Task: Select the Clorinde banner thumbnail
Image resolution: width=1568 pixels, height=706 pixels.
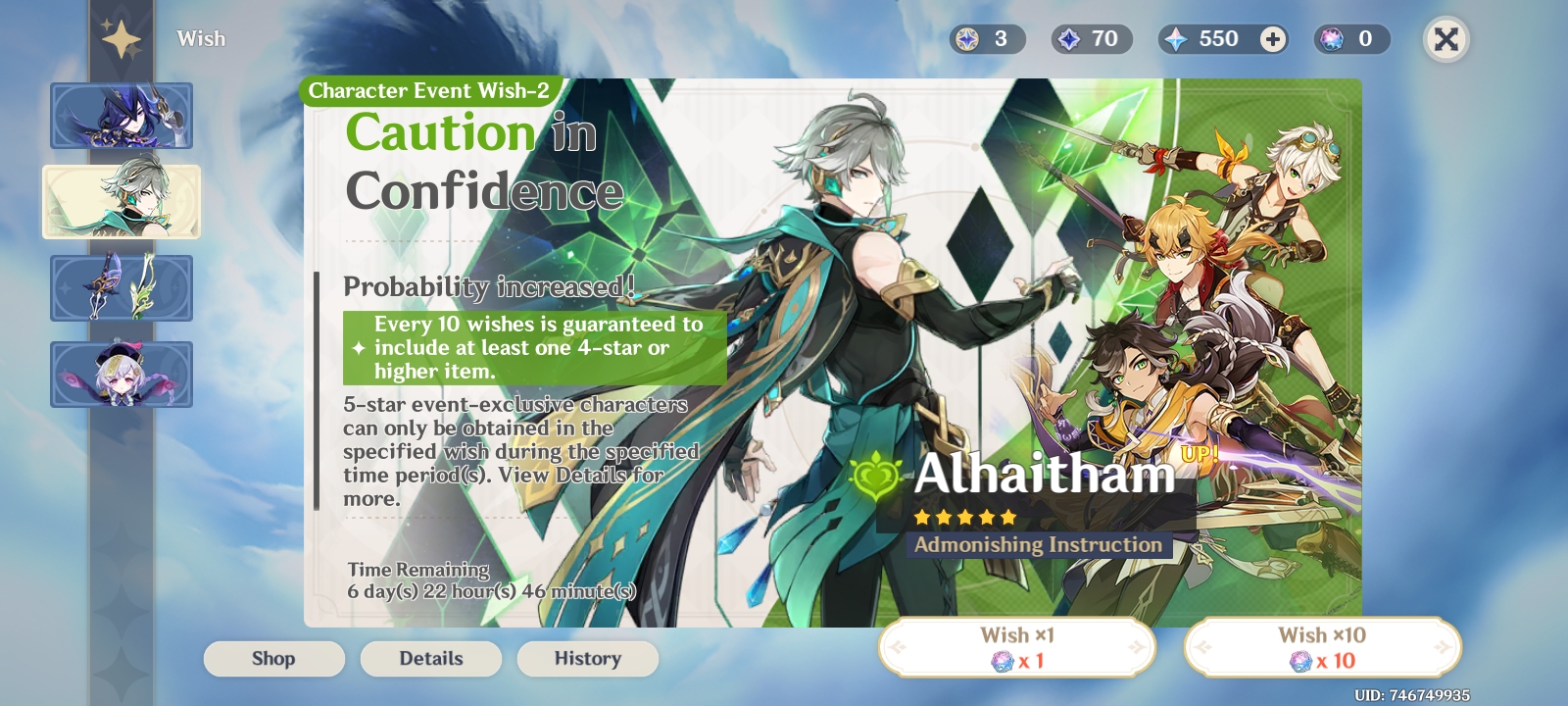Action: tap(122, 116)
